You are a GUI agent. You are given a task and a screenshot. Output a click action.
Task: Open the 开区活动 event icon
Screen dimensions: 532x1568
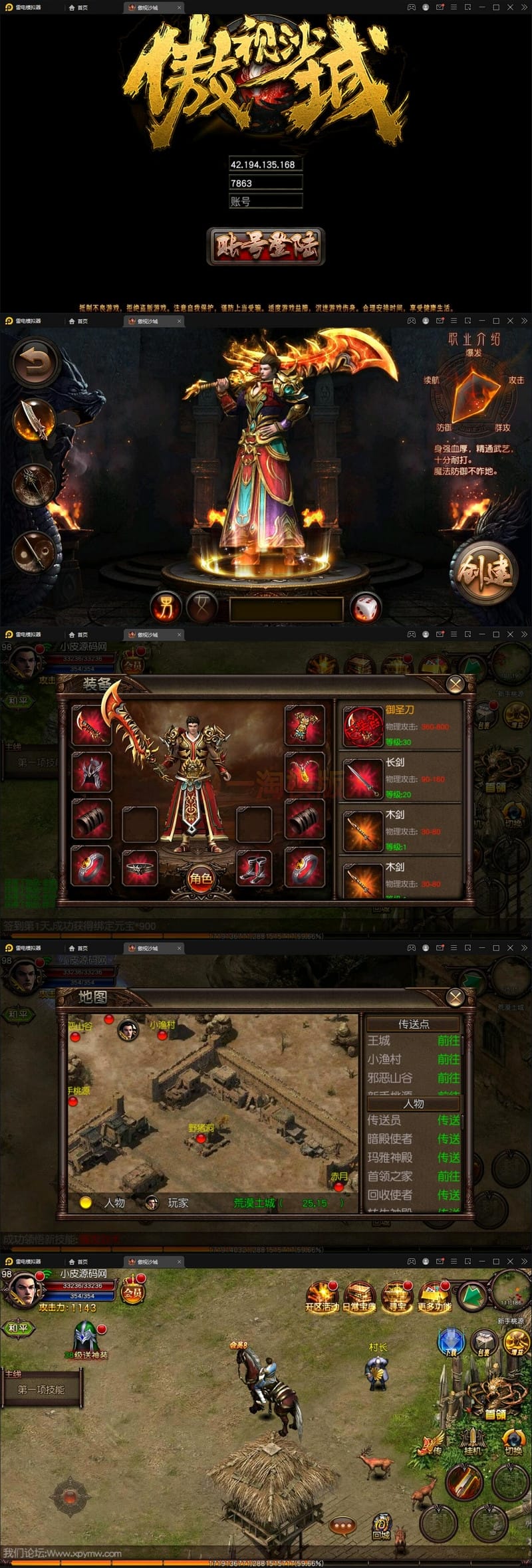[x=322, y=1295]
